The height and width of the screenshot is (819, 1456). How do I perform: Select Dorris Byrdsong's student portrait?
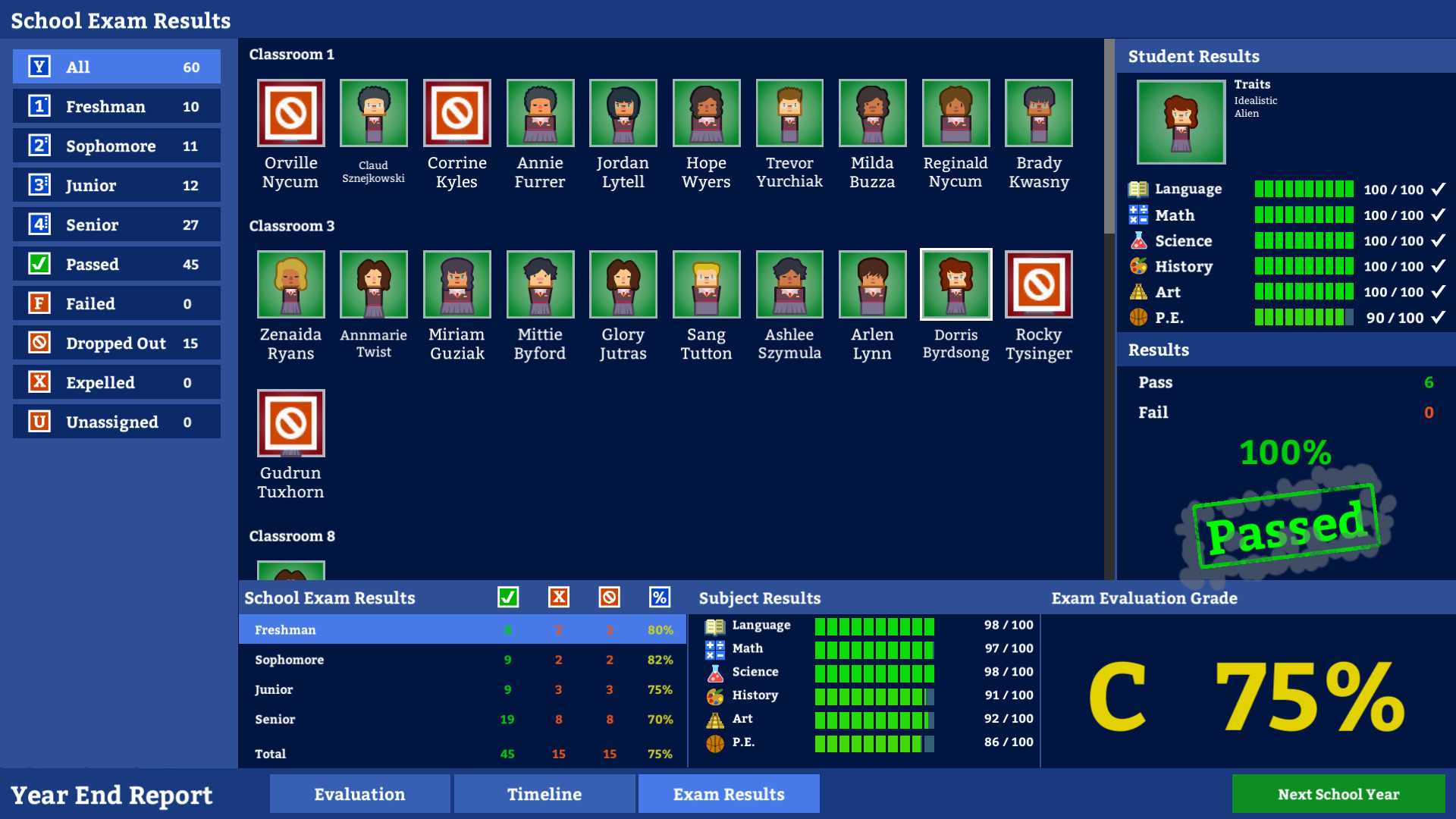click(x=955, y=284)
